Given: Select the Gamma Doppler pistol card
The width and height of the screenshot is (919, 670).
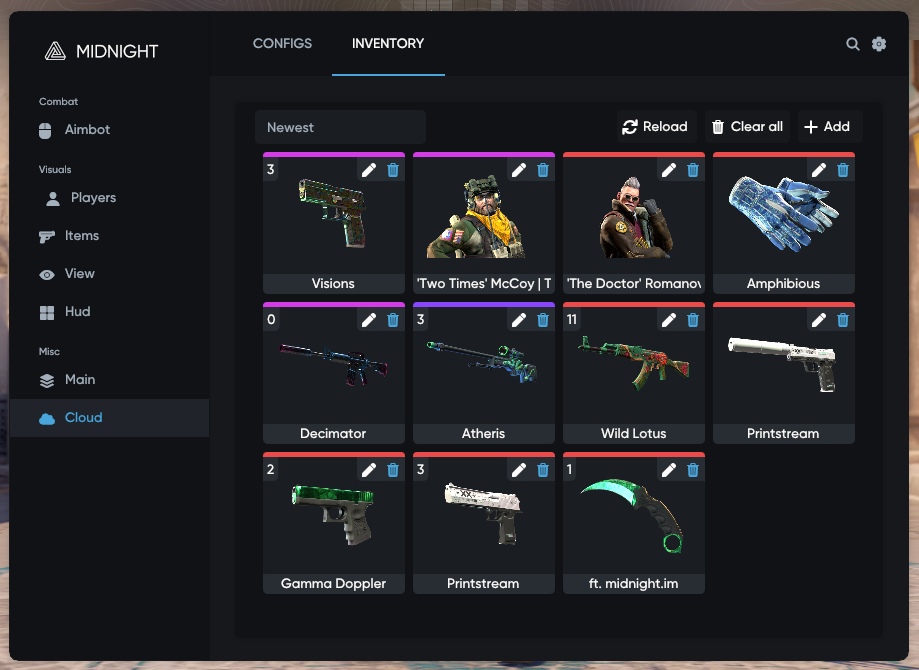Looking at the screenshot, I should [x=333, y=525].
